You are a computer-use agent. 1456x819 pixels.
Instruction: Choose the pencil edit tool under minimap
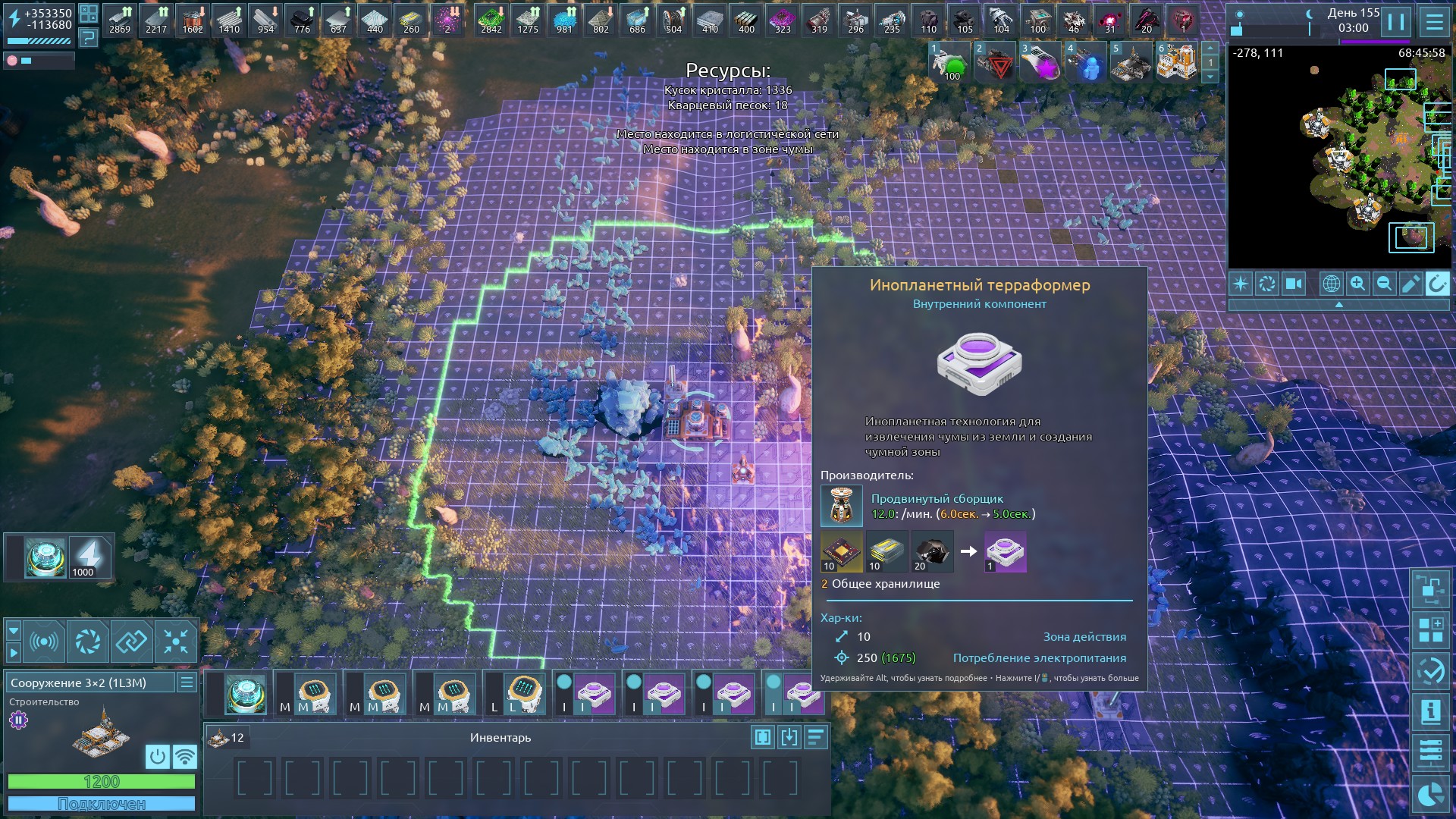(1410, 284)
